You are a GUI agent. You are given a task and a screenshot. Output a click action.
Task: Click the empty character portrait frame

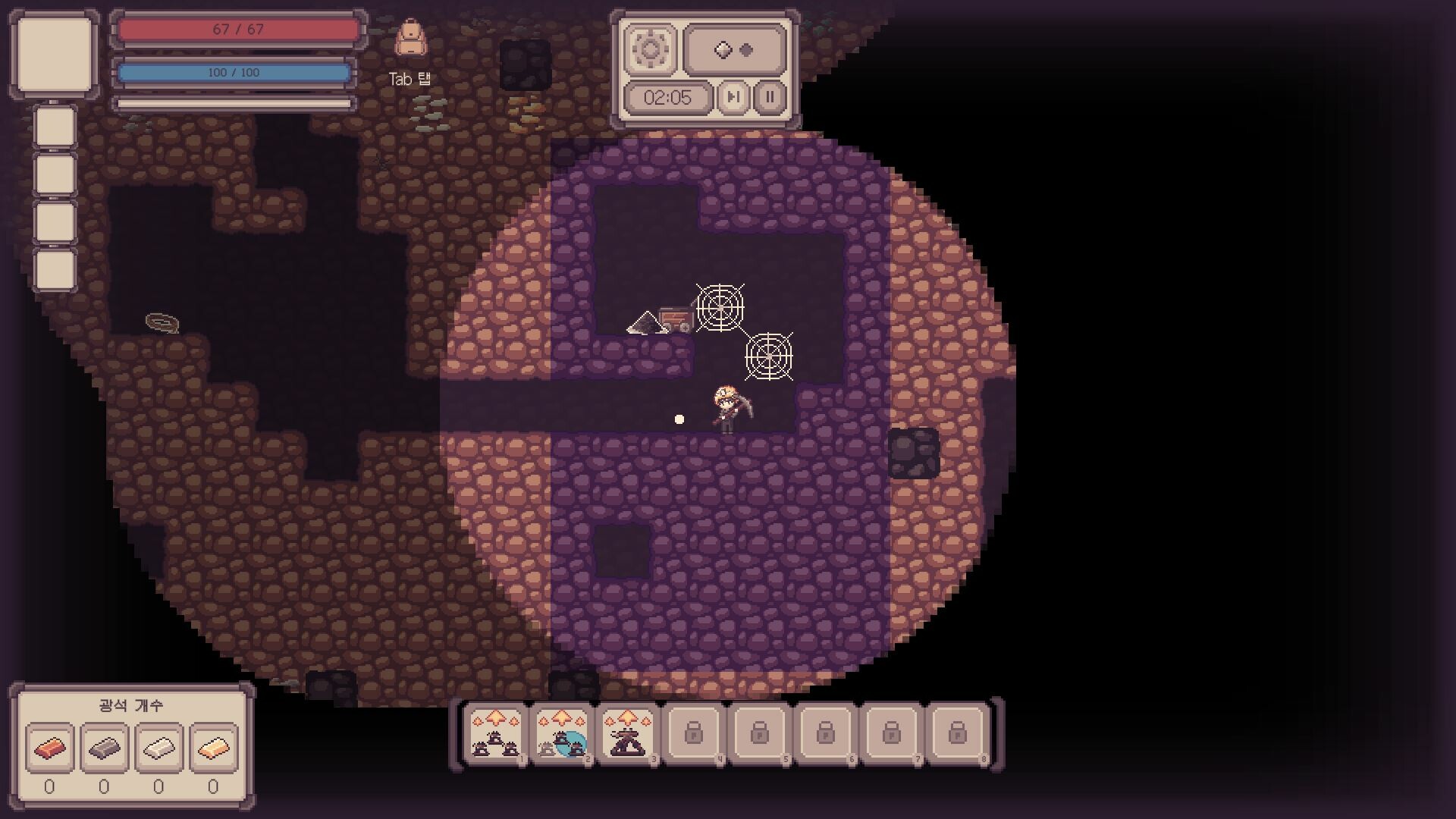[55, 55]
